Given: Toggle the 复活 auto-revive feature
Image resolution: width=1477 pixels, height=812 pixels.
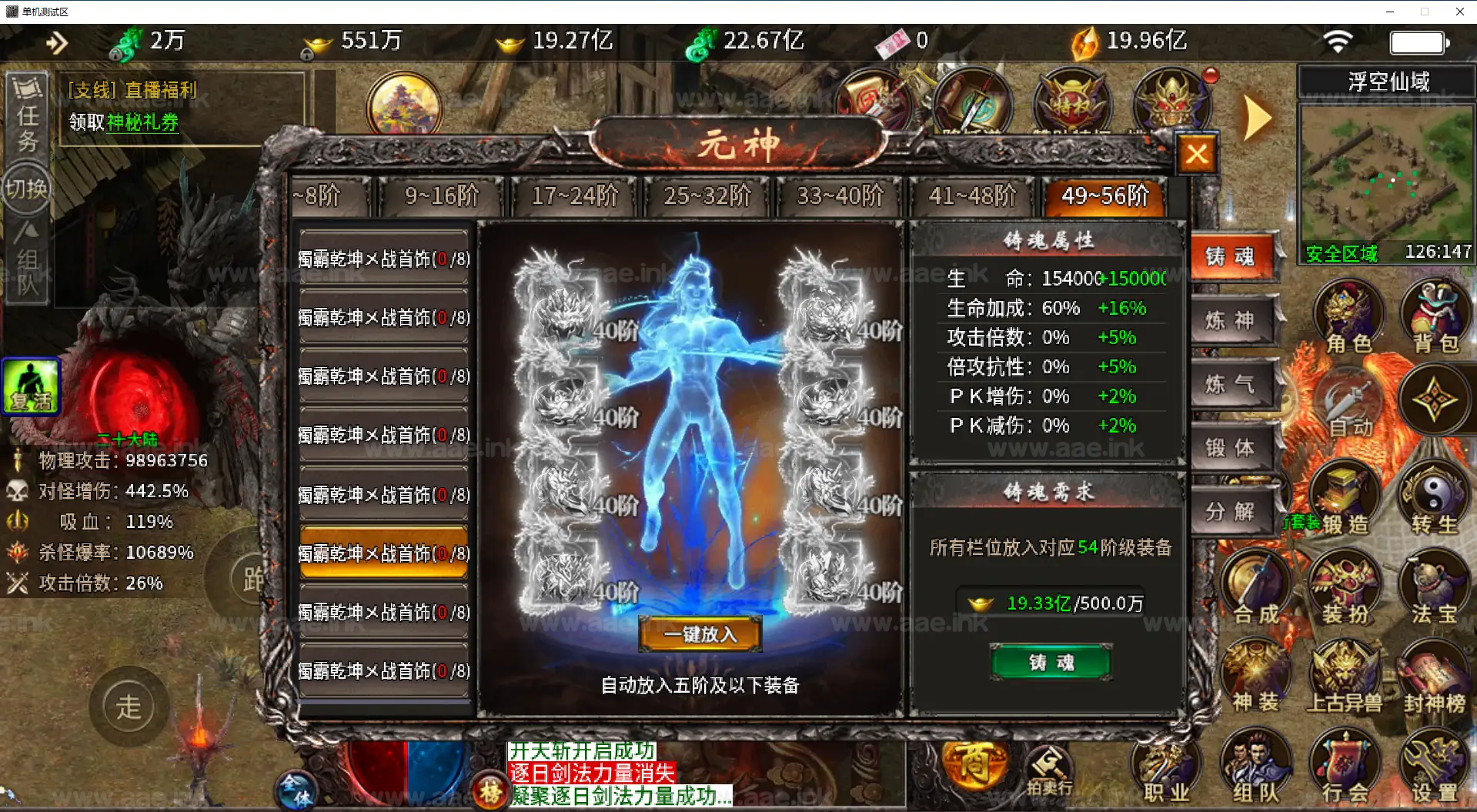Looking at the screenshot, I should coord(31,385).
